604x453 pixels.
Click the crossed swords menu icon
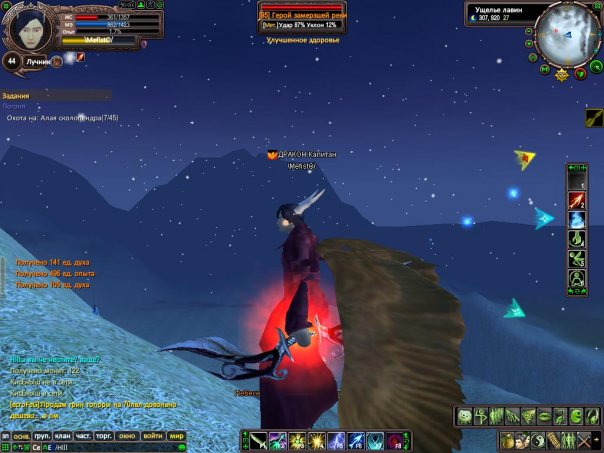click(584, 440)
